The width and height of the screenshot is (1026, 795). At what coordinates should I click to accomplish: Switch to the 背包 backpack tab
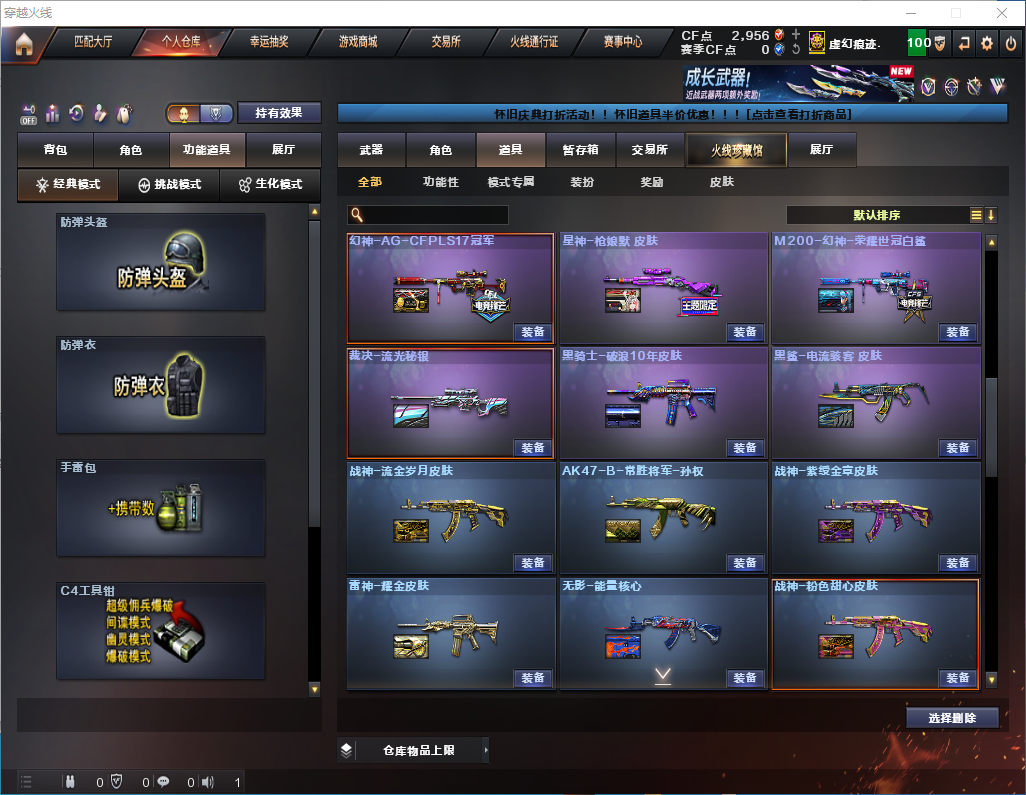point(56,150)
